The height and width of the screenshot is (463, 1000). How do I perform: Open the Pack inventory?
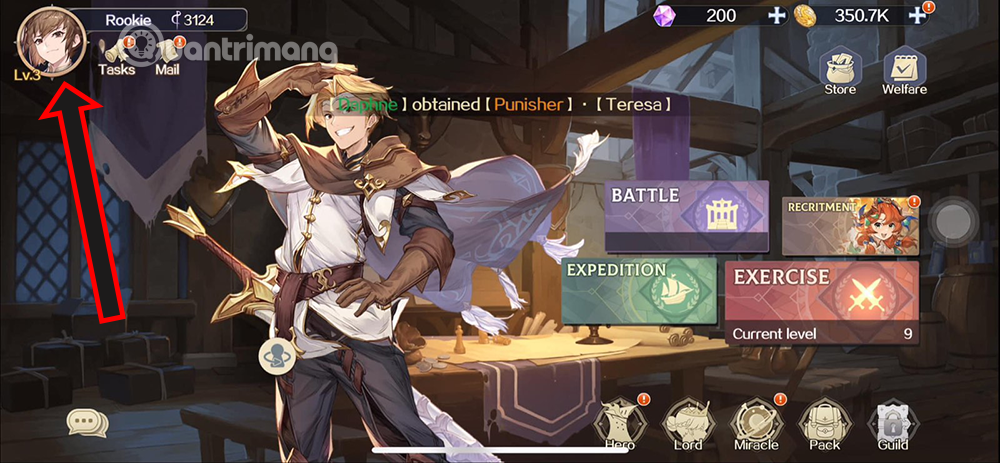tap(824, 425)
